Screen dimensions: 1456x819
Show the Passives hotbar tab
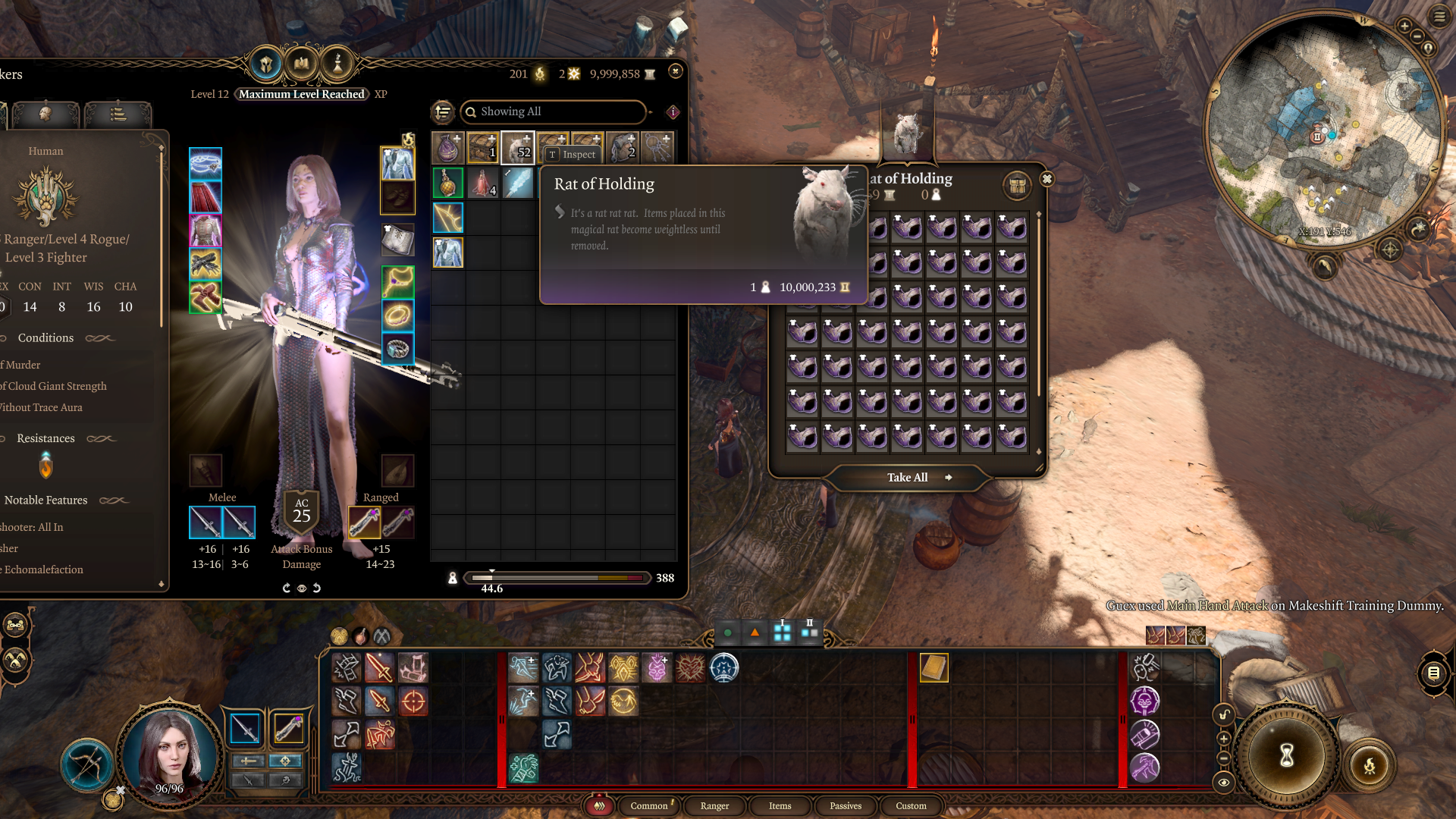(x=845, y=805)
